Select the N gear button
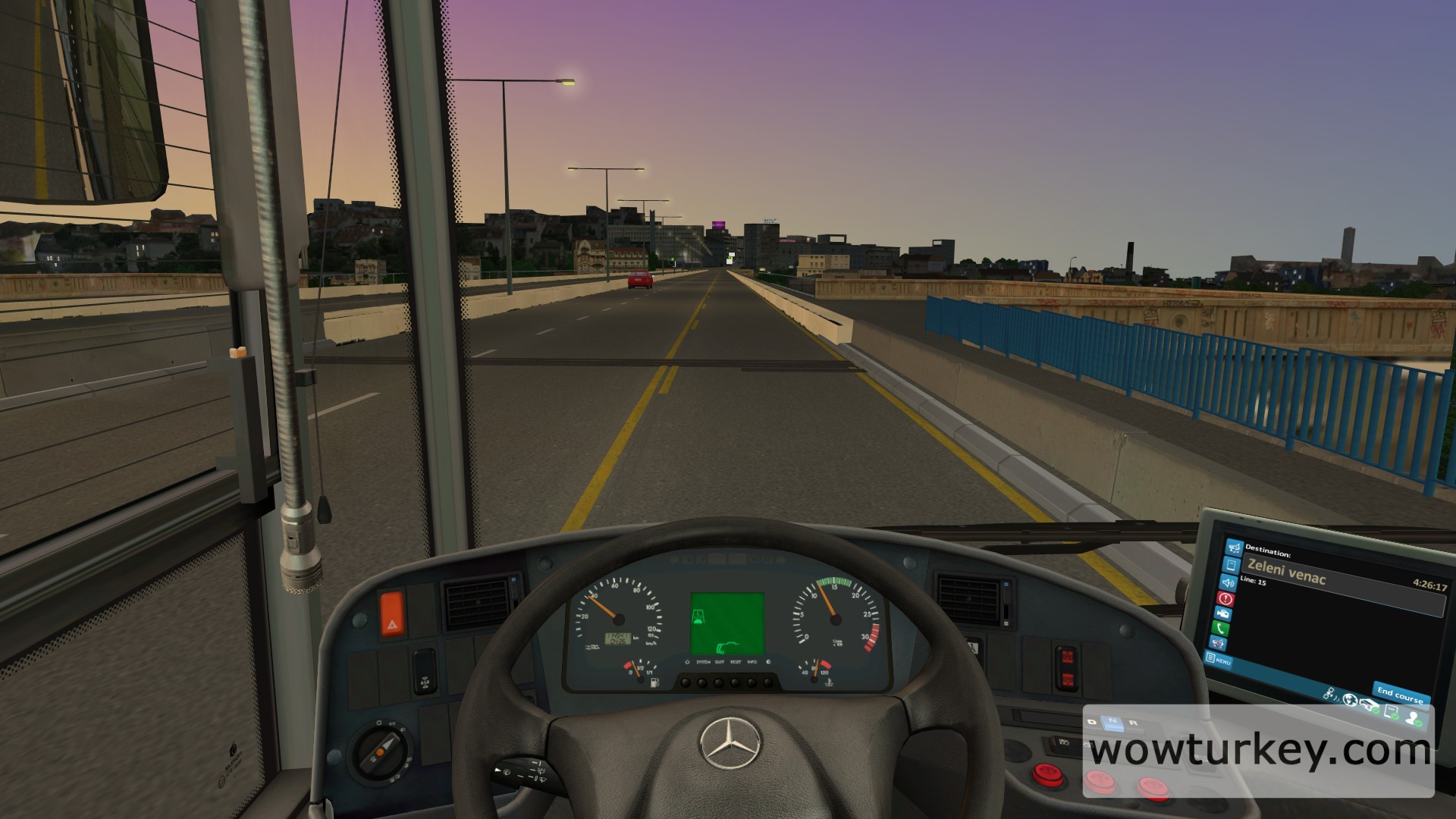1456x819 pixels. [1112, 722]
